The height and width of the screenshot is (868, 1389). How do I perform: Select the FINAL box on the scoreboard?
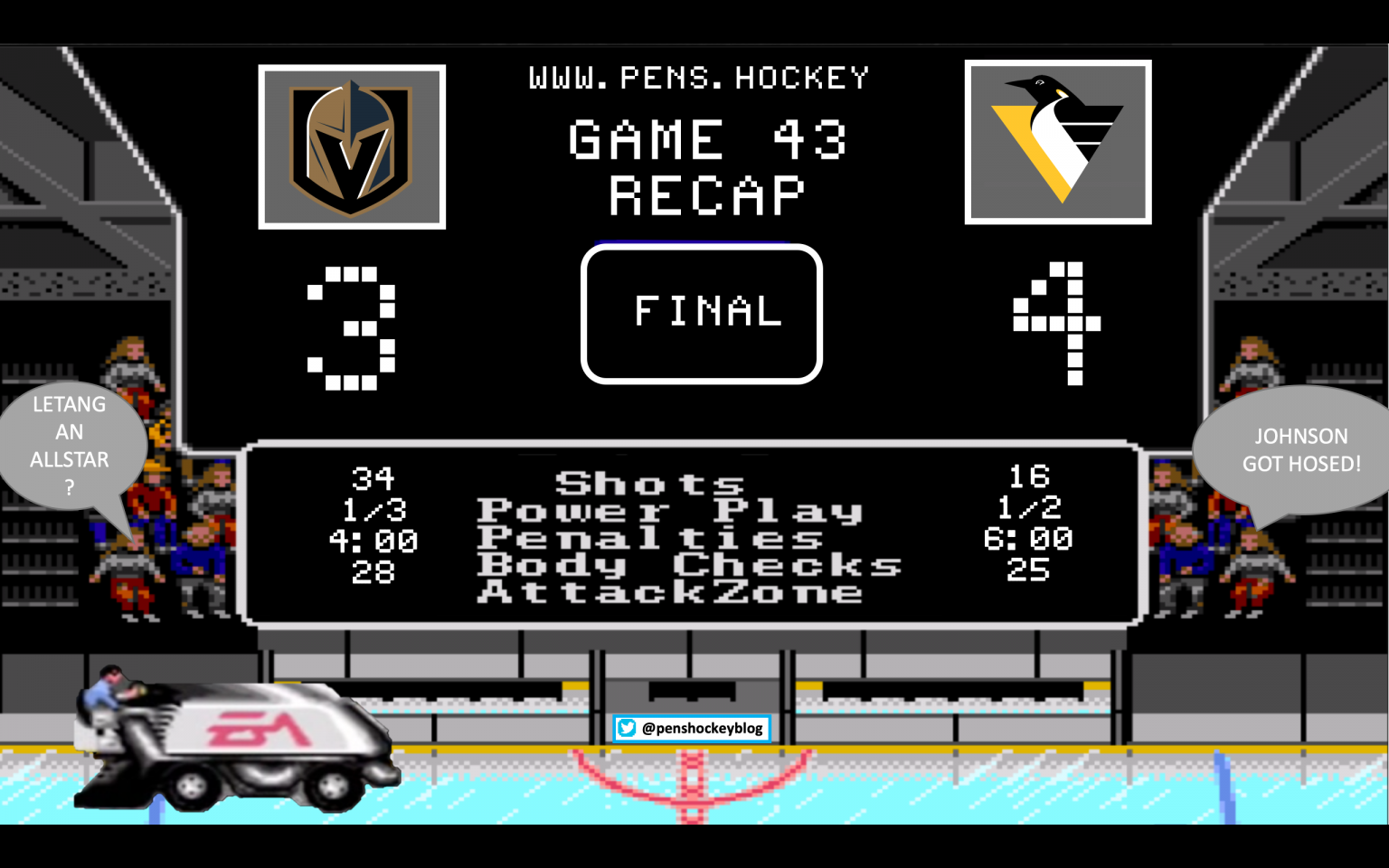pos(702,314)
